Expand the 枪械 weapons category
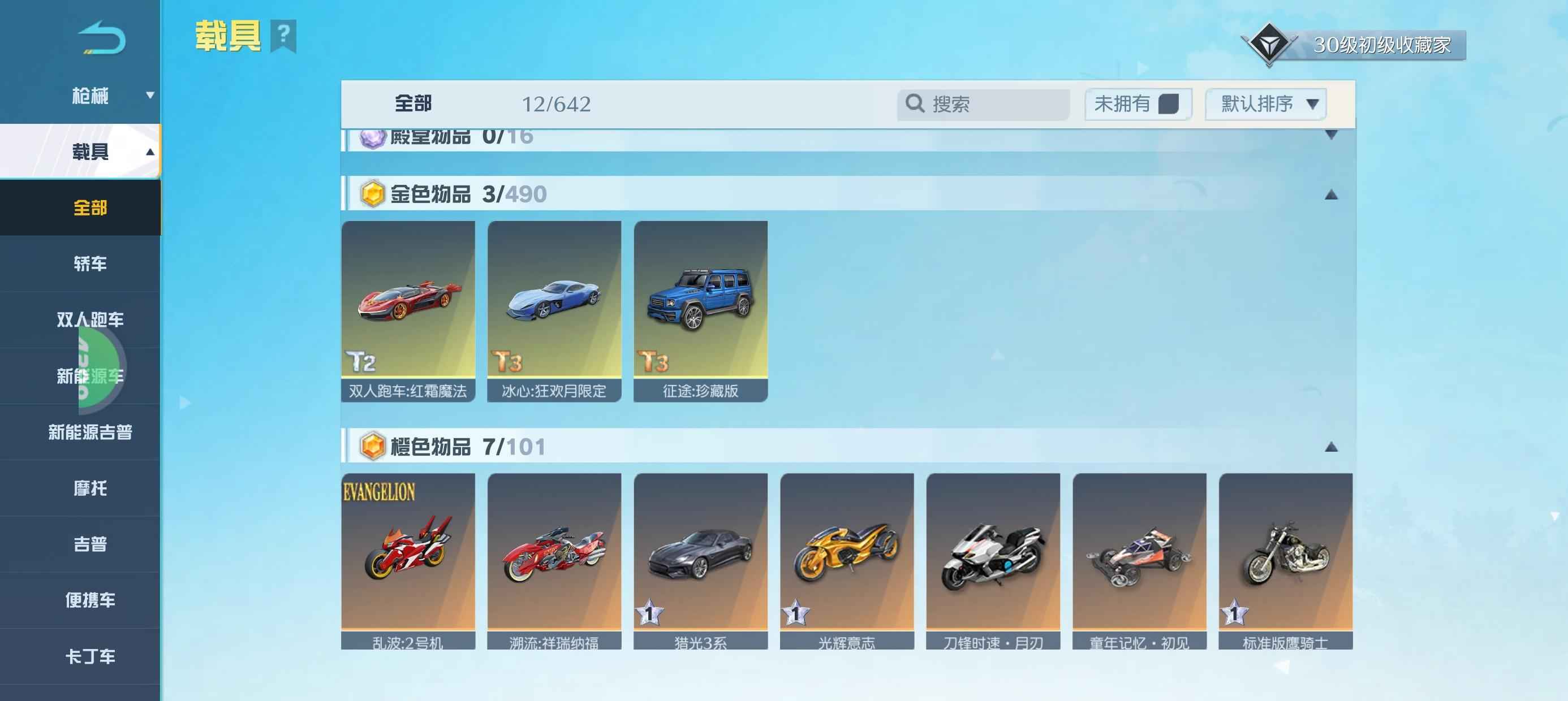This screenshot has width=1568, height=701. coord(90,96)
